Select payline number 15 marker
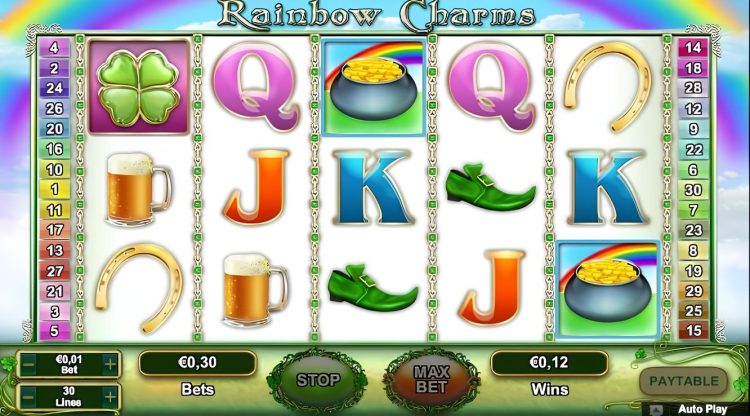Image resolution: width=750 pixels, height=416 pixels. pyautogui.click(x=693, y=330)
